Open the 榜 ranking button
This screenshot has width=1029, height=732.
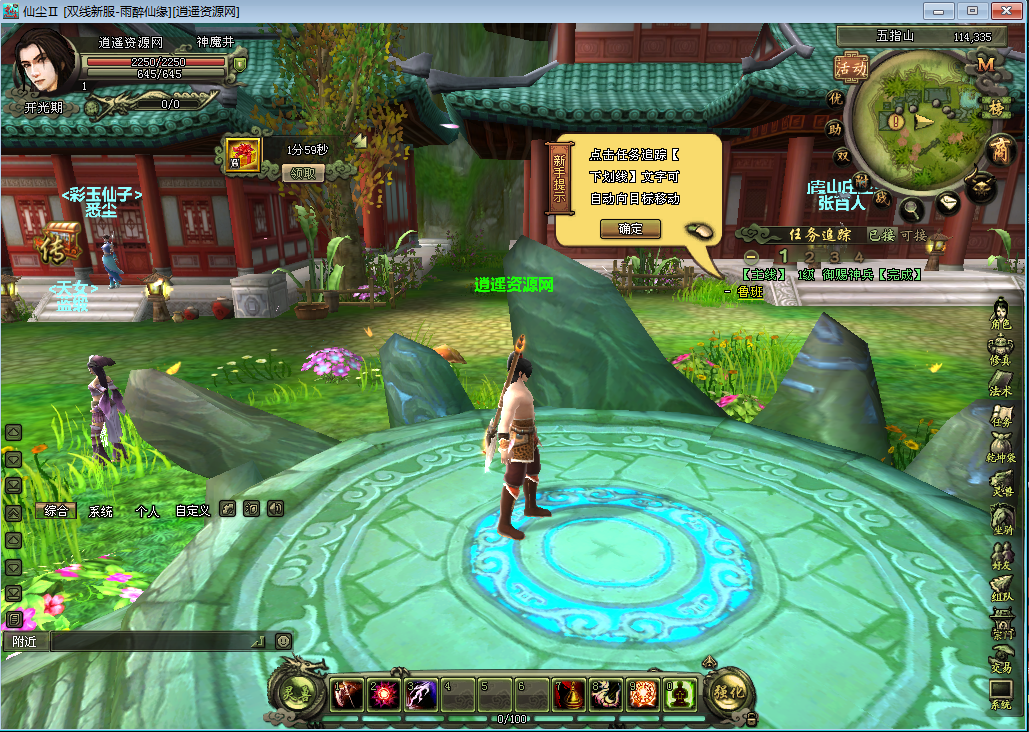coord(996,107)
